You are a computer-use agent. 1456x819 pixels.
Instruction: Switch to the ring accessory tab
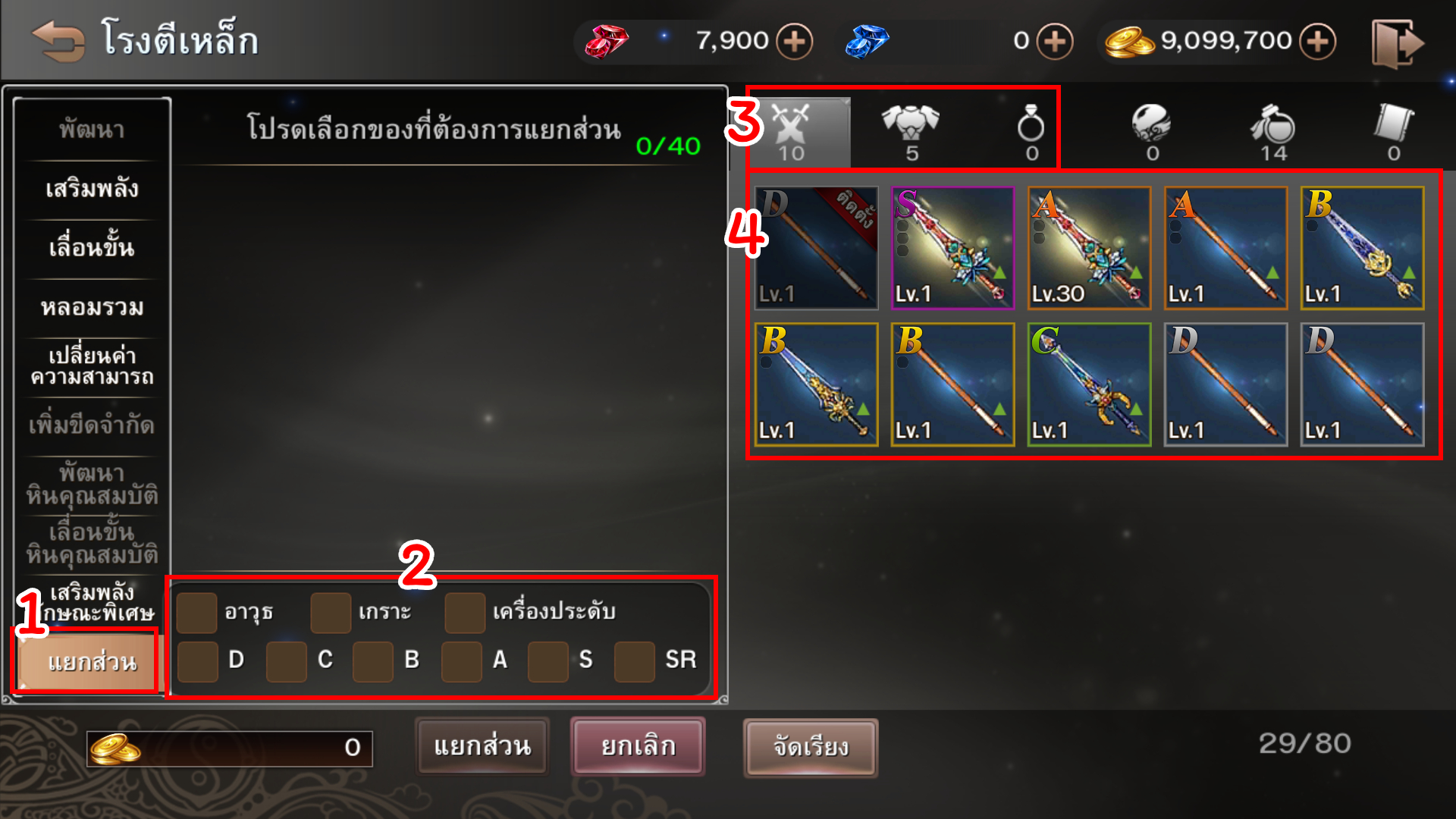(x=1031, y=130)
